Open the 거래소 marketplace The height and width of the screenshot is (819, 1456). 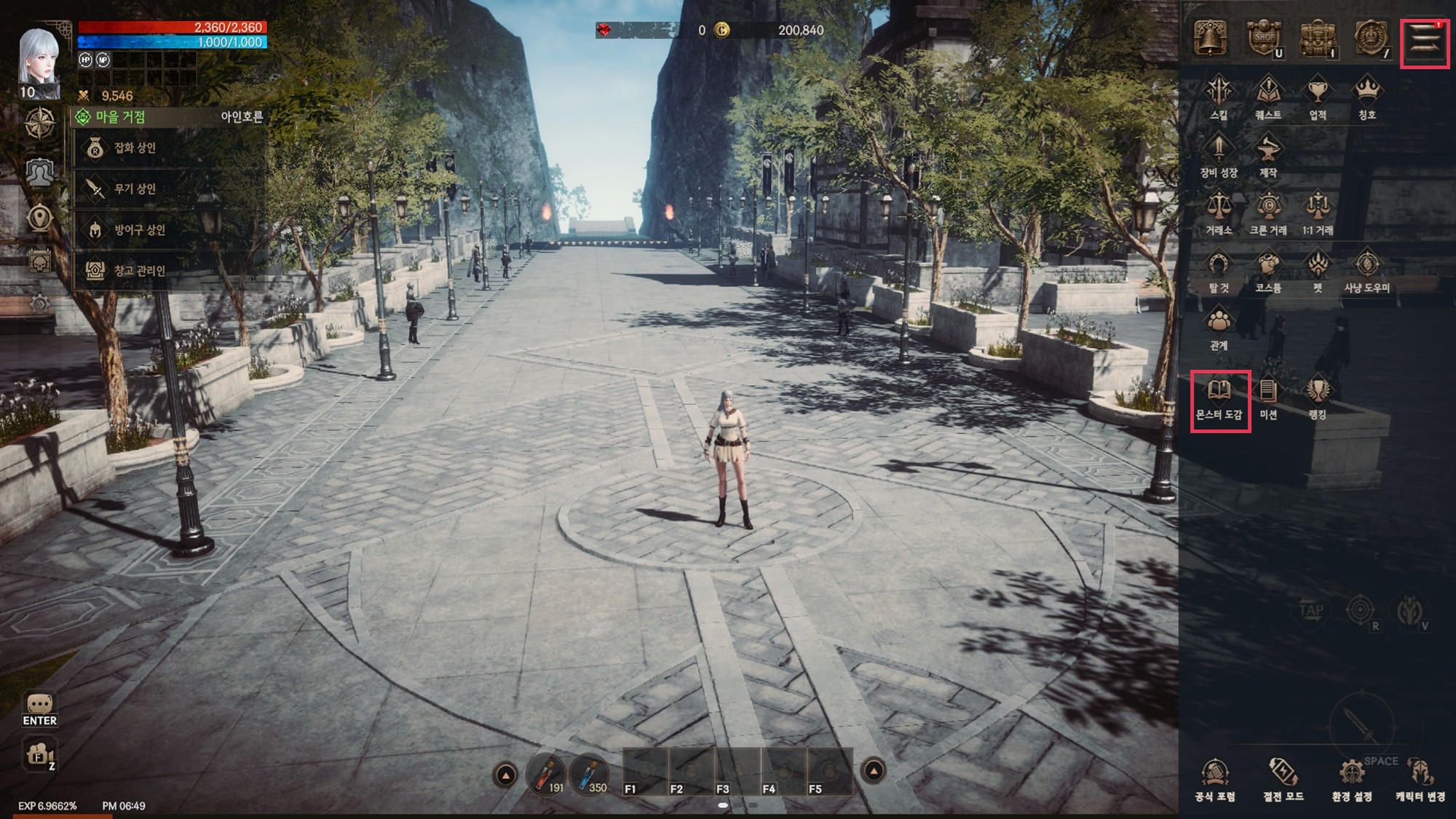click(x=1219, y=213)
